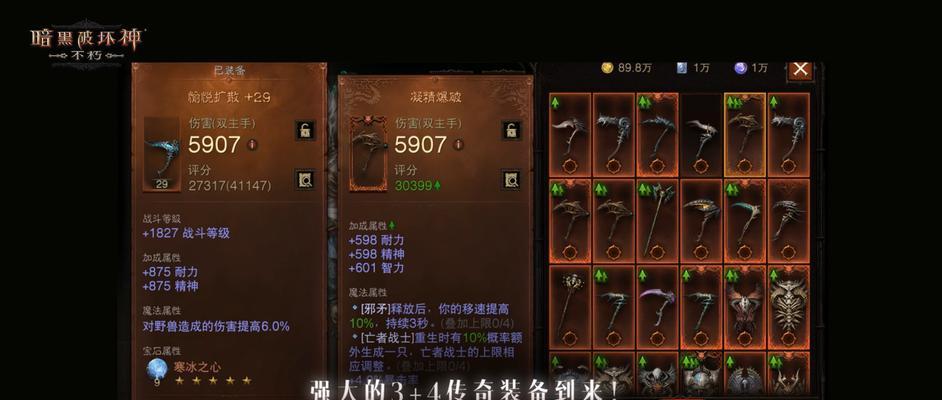942x400 pixels.
Task: Choose the teal-bladed scythe in the inventory grid
Action: click(744, 213)
